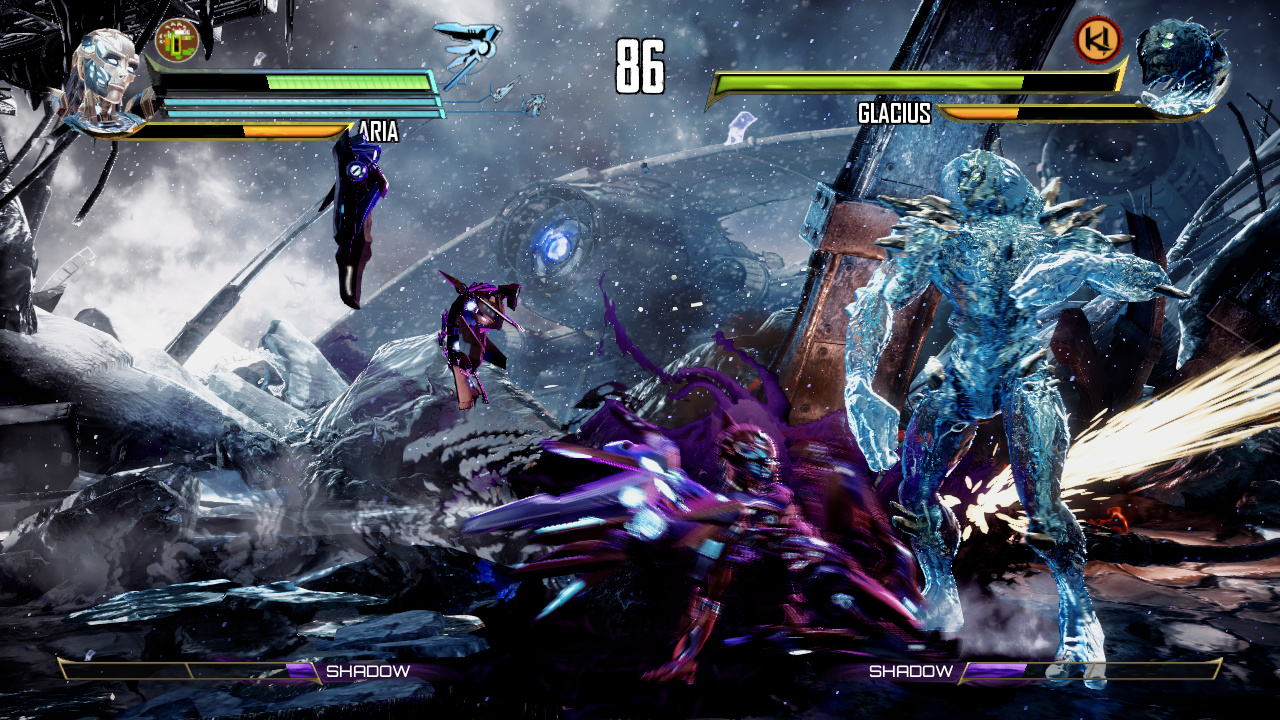Click the orange KI emblem beside Glacius
Screen dimensions: 1280x720
click(1097, 40)
